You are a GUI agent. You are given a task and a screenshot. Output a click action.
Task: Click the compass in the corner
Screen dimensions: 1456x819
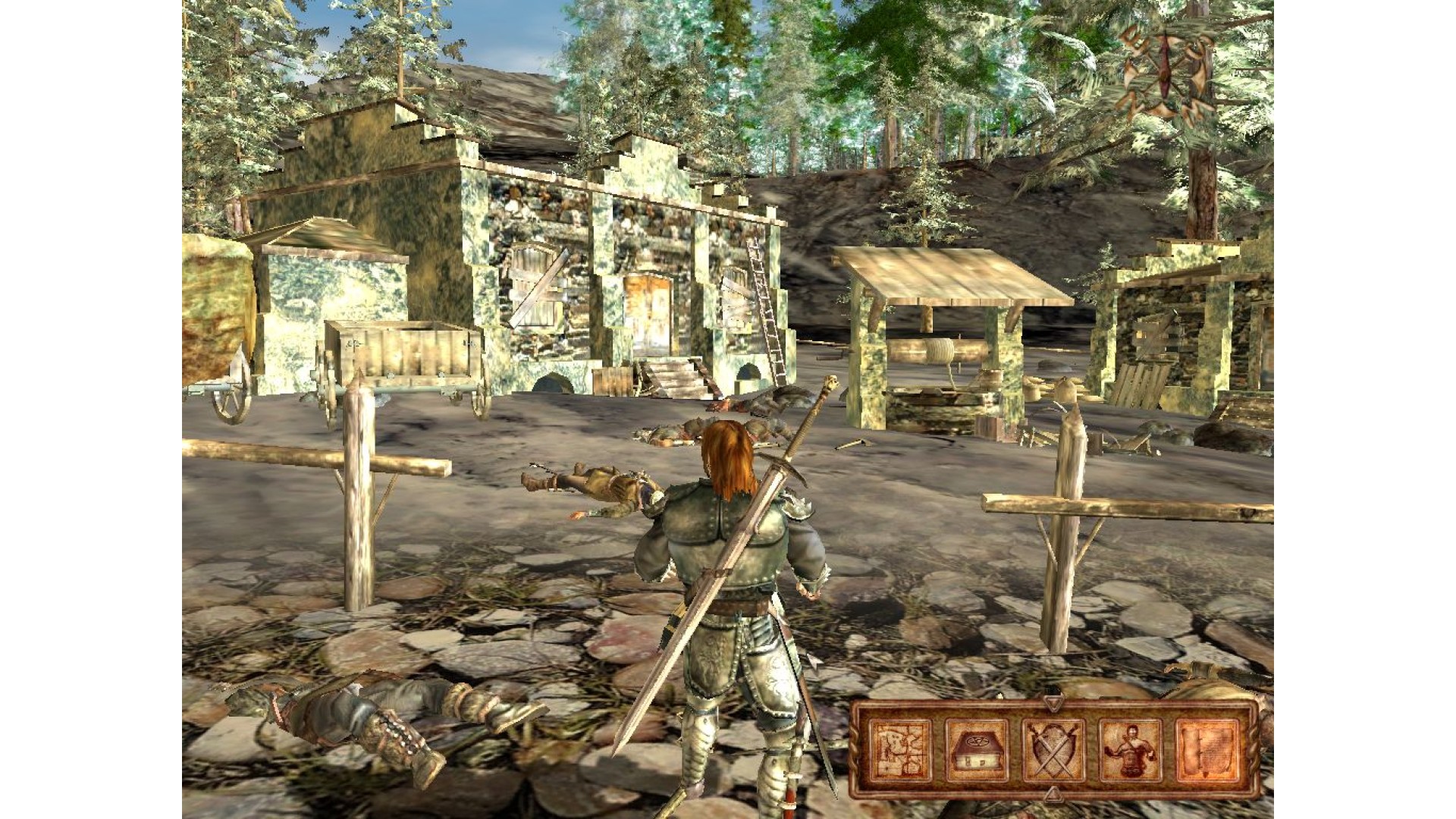(x=1163, y=70)
